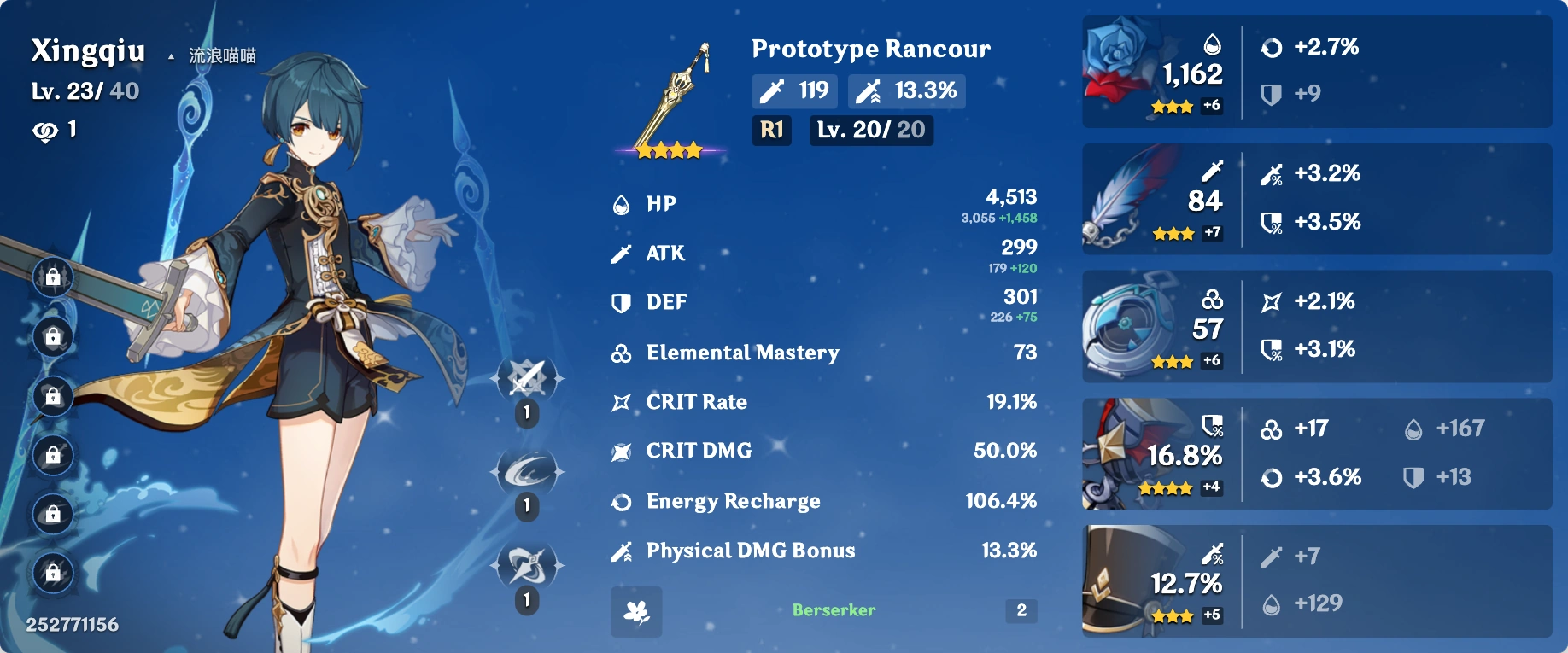Click the Berserker set flower icon

coord(635,611)
